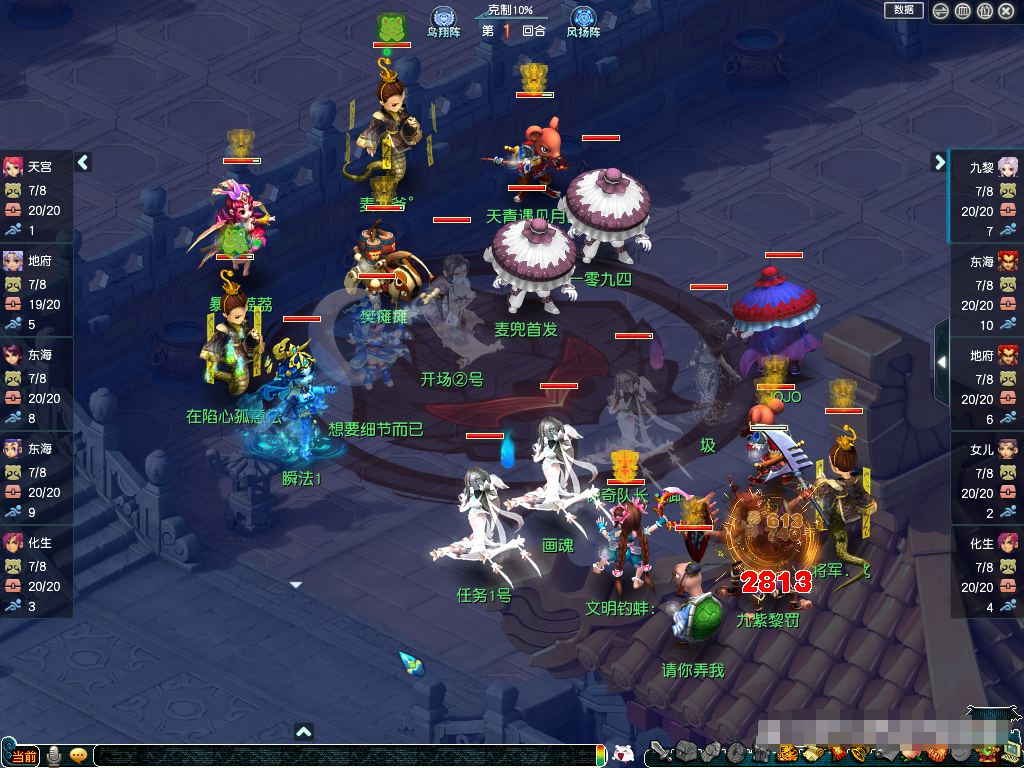Click the chat text input field
1024x768 pixels.
tap(340, 756)
